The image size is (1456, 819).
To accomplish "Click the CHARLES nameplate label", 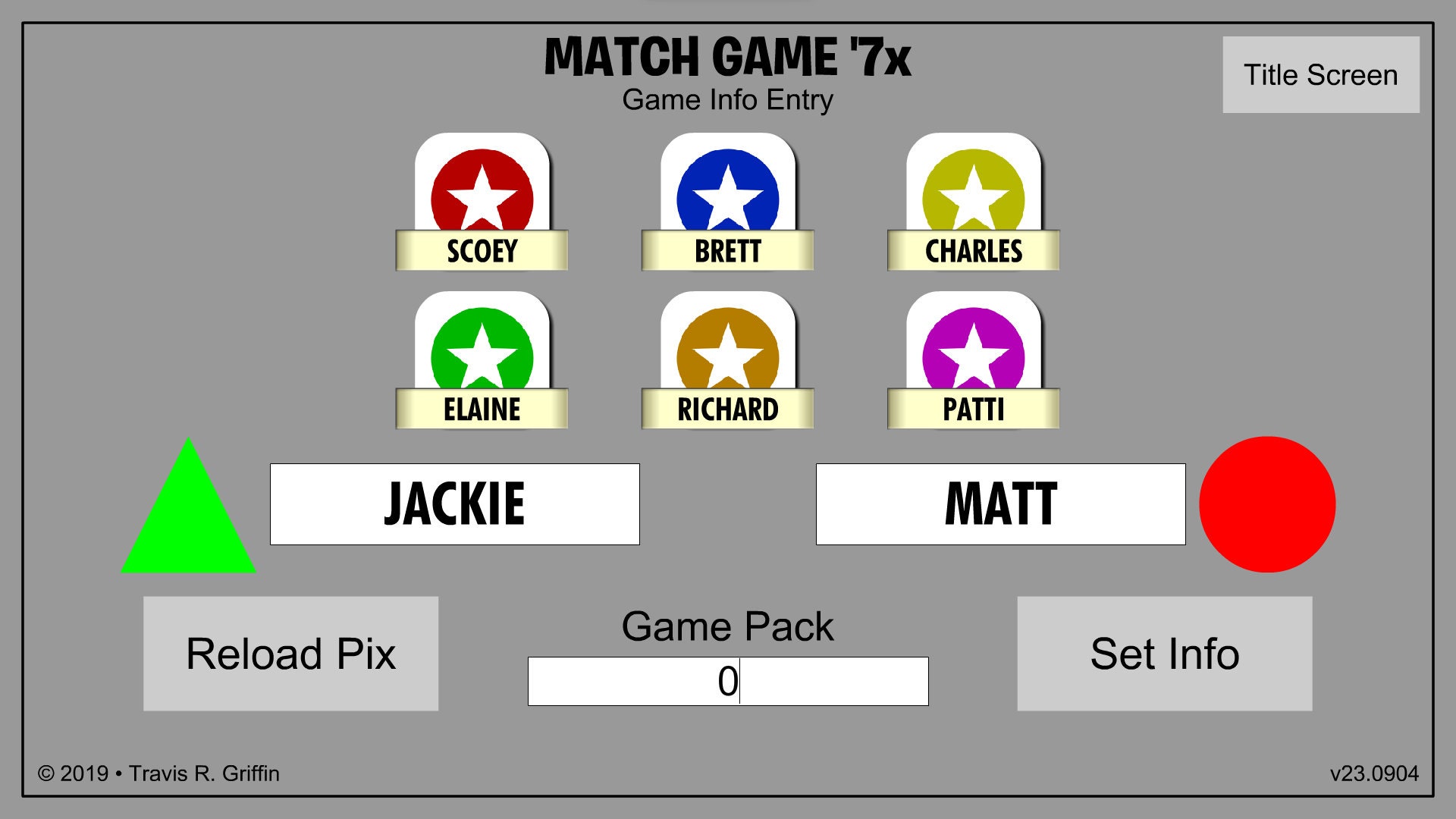I will (974, 251).
